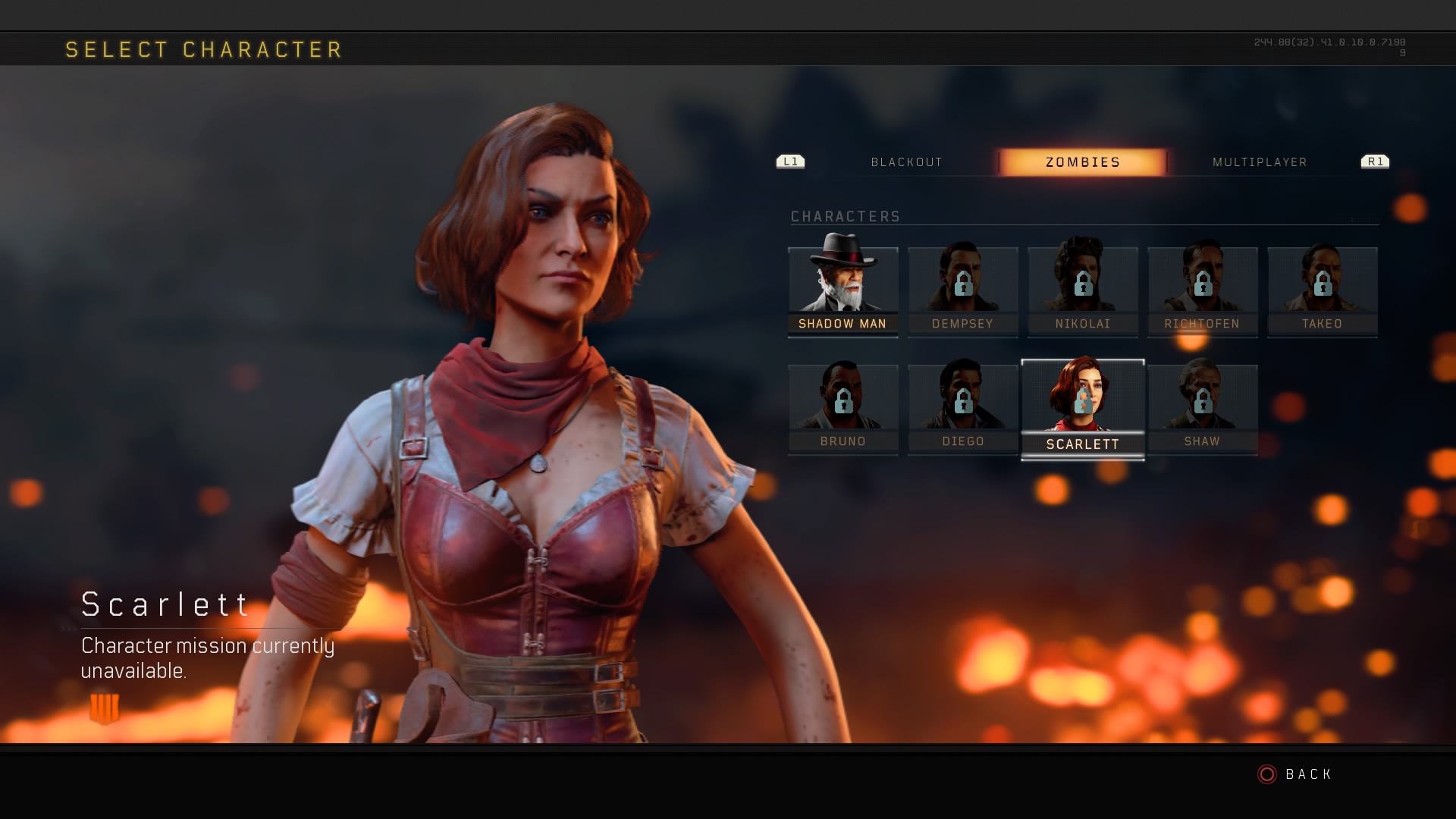Select the Zombies tab
Screen dimensions: 1456x819
[x=1082, y=162]
